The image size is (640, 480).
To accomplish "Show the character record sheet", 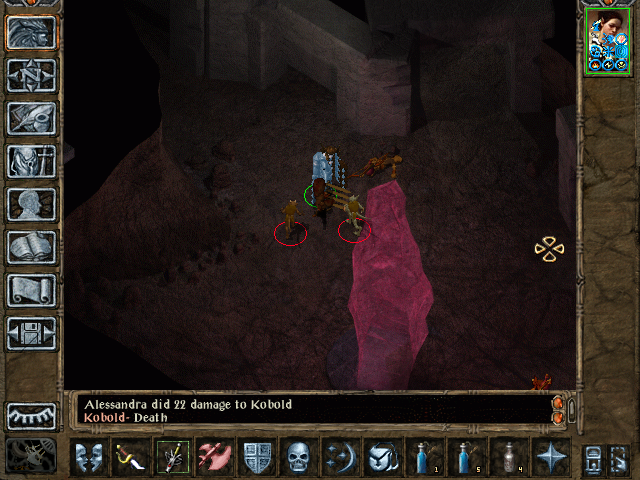I will point(32,204).
